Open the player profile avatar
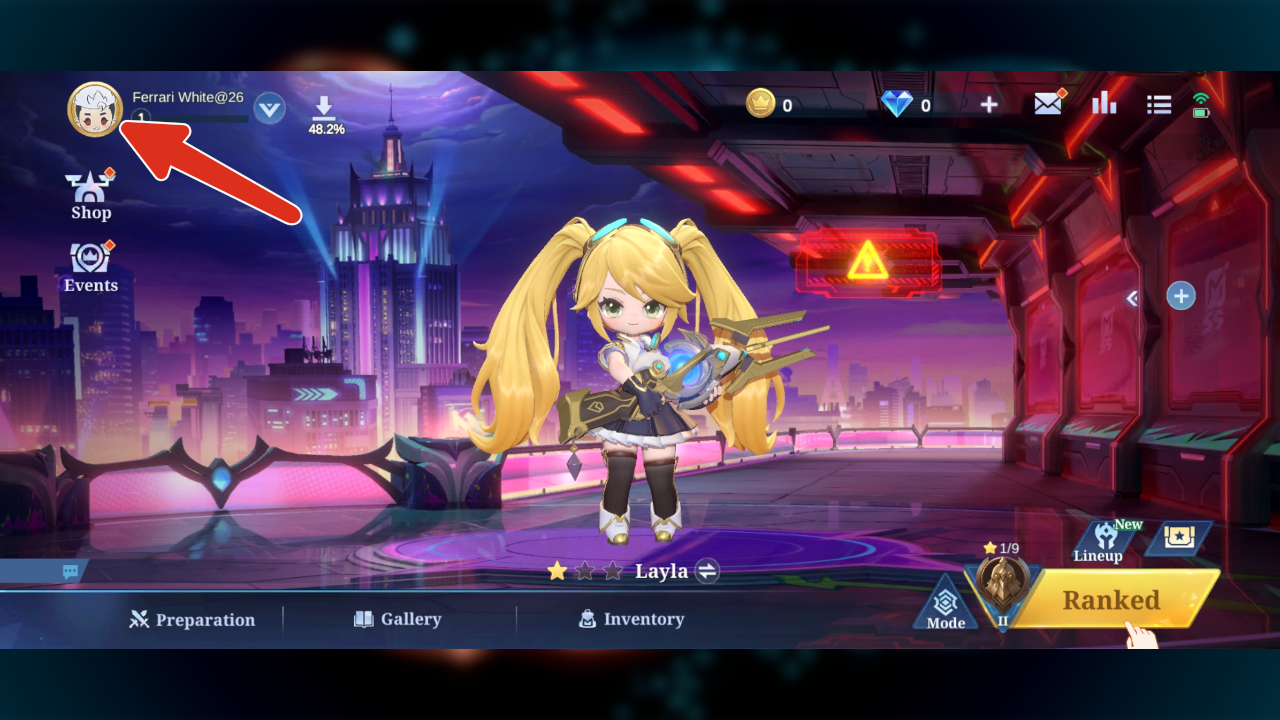The width and height of the screenshot is (1280, 720). [x=94, y=109]
